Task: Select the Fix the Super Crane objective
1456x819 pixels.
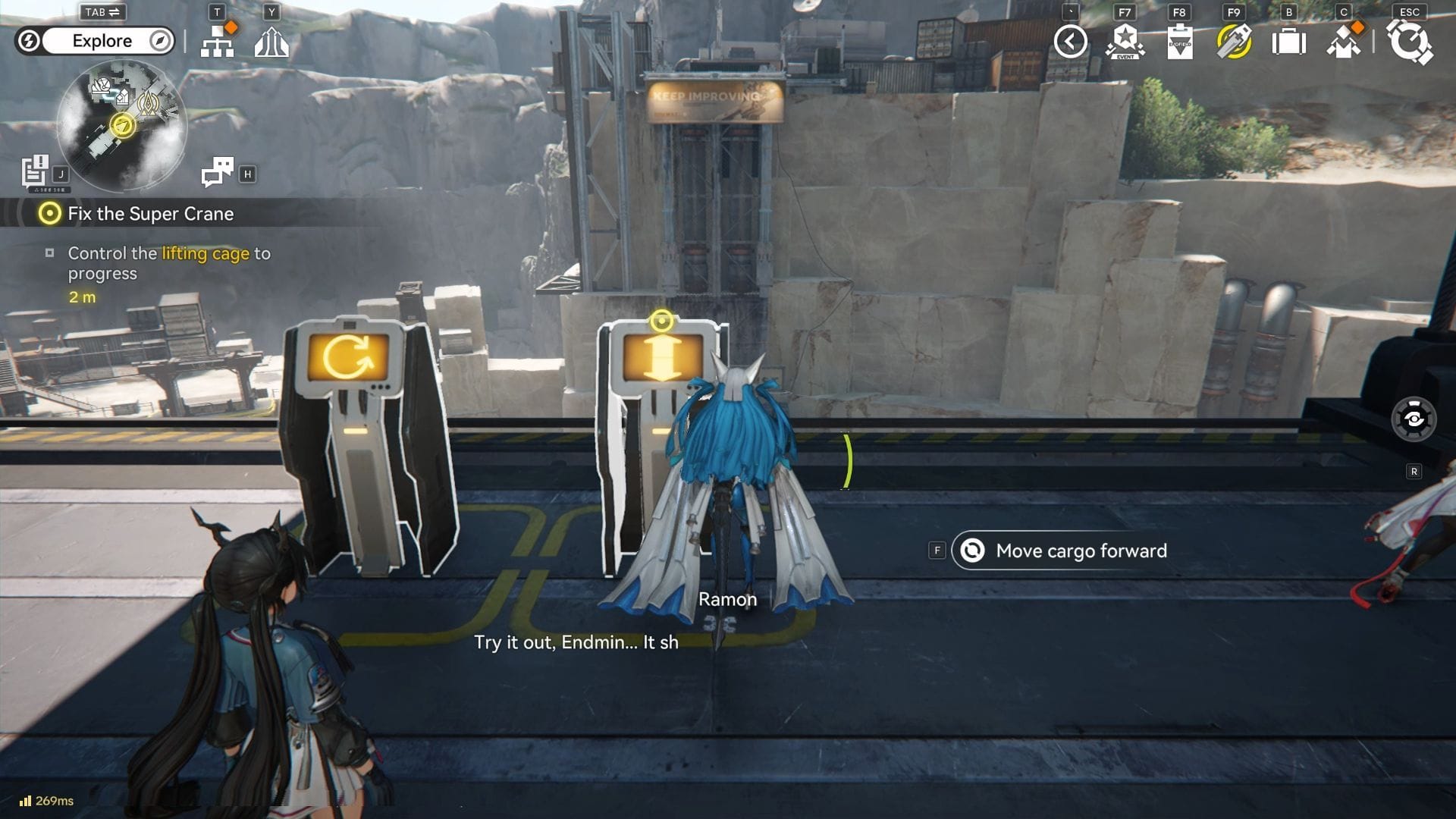Action: click(x=150, y=214)
